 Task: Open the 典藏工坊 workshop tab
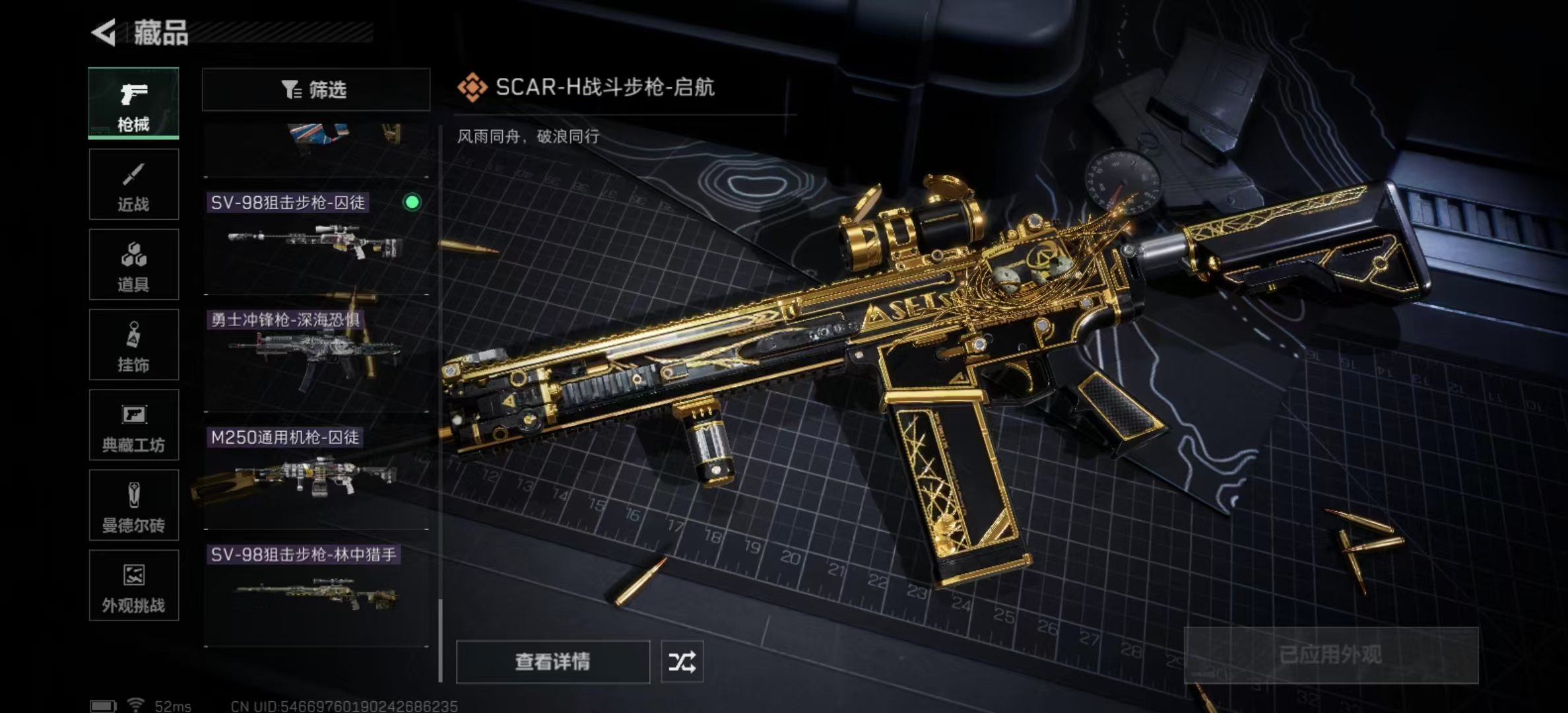tap(133, 425)
